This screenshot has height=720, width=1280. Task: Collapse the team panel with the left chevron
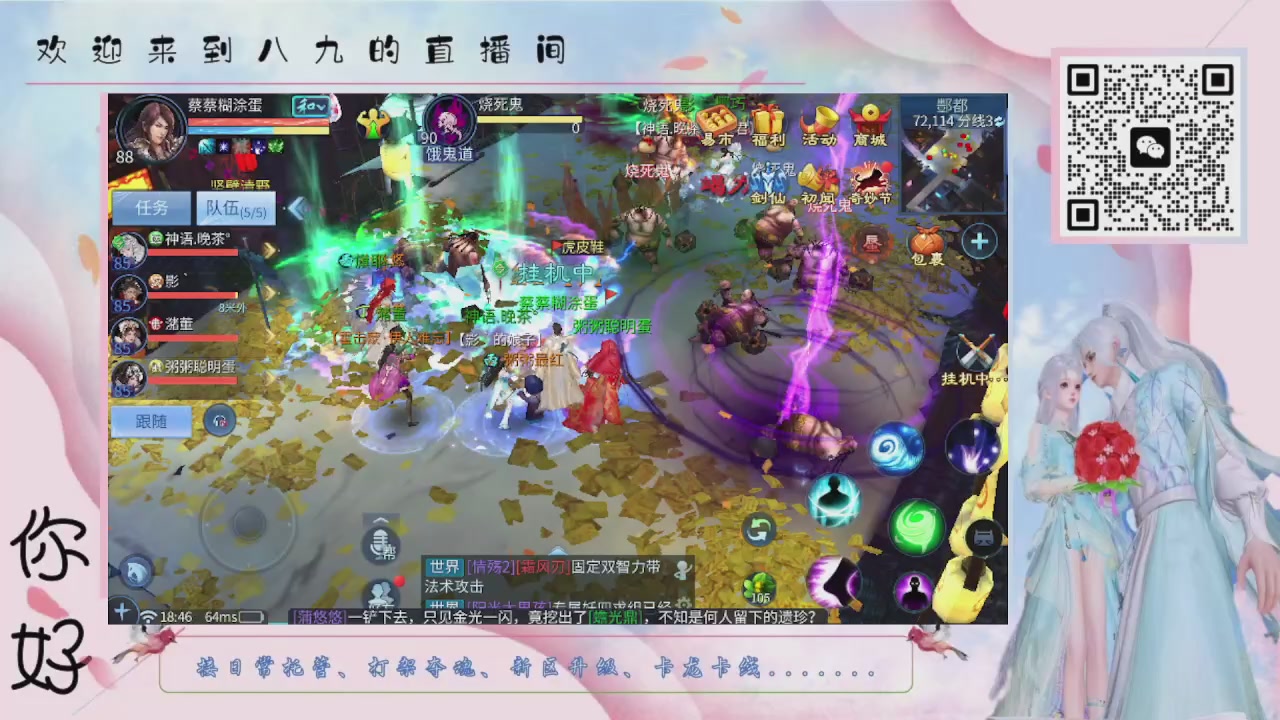[x=297, y=207]
